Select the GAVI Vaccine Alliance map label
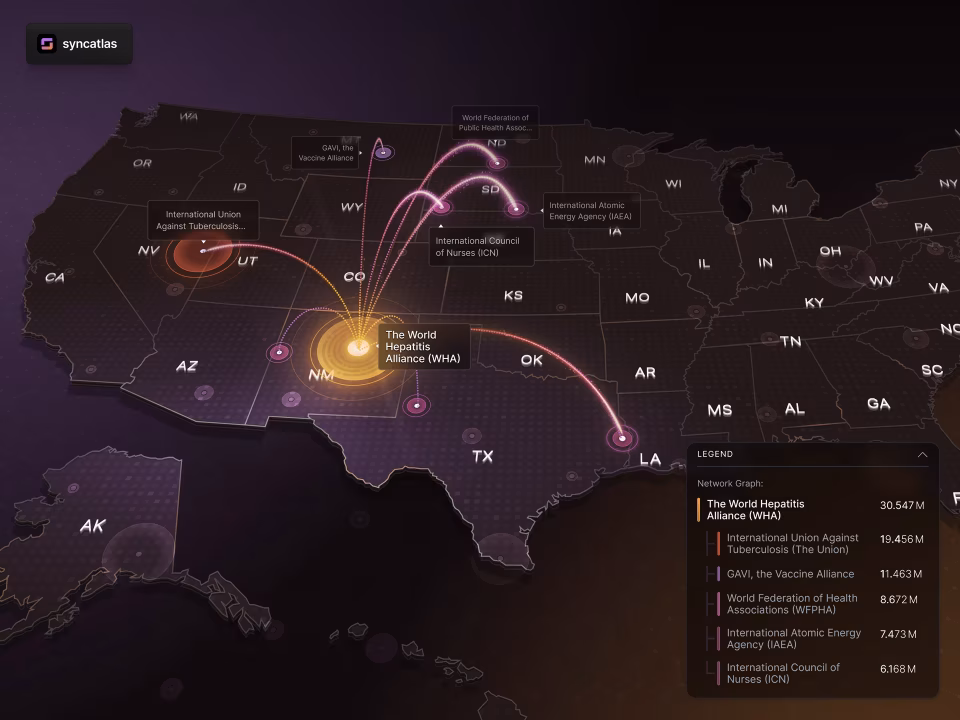 (x=327, y=153)
